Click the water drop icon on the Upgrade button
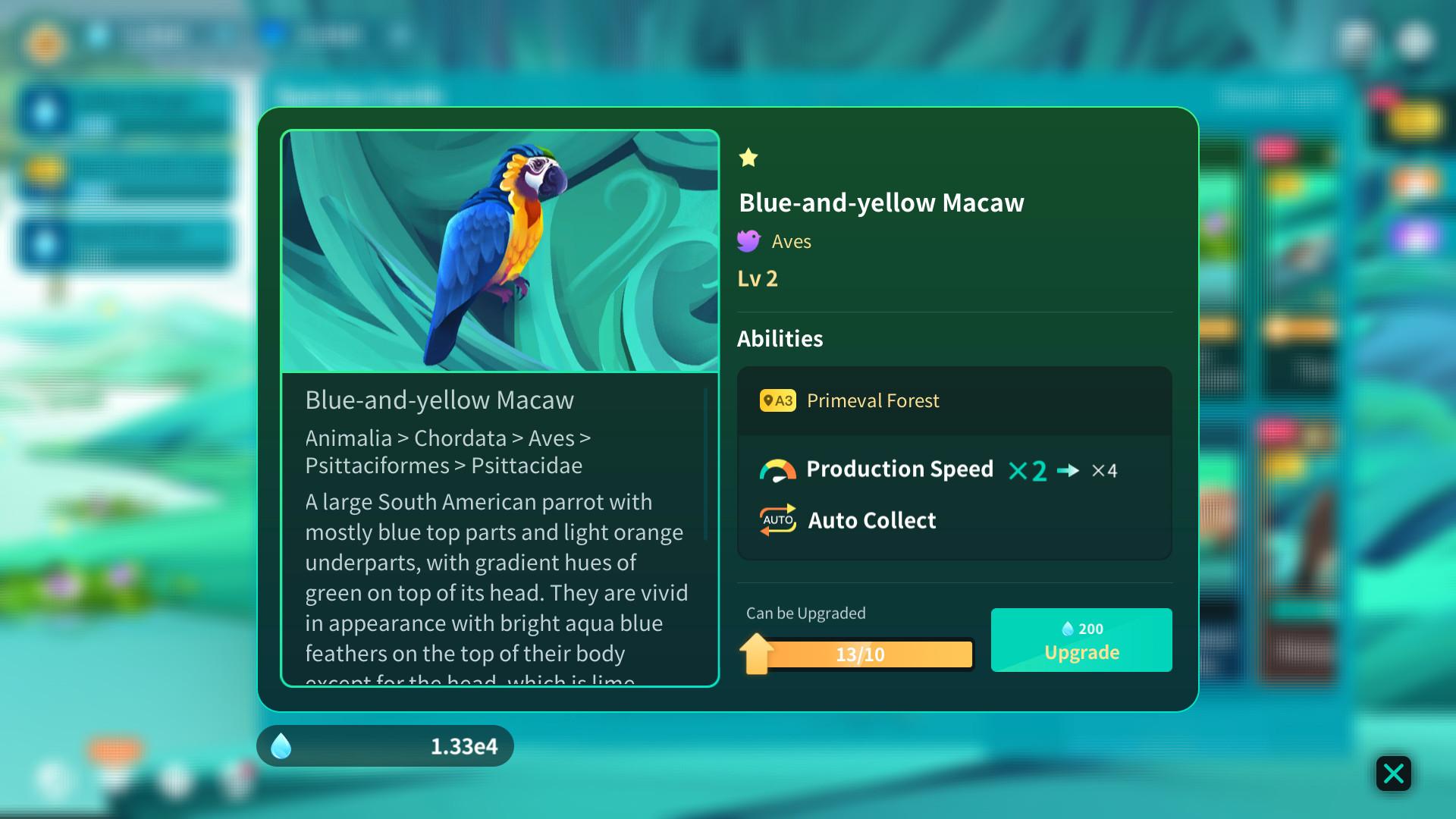Viewport: 1456px width, 819px height. point(1068,628)
